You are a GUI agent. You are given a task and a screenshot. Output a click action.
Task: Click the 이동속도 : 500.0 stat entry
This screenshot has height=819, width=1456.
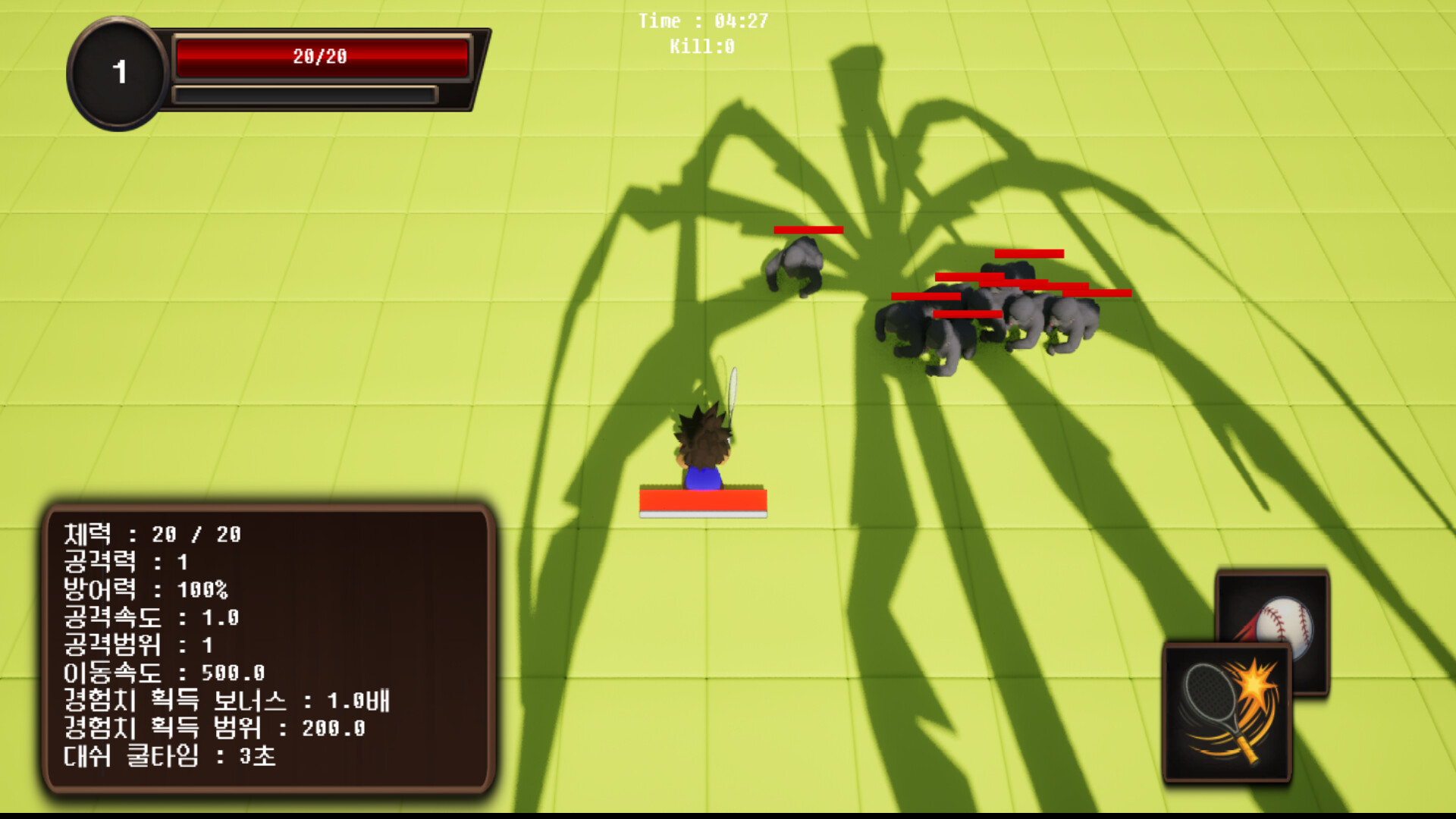(x=164, y=673)
